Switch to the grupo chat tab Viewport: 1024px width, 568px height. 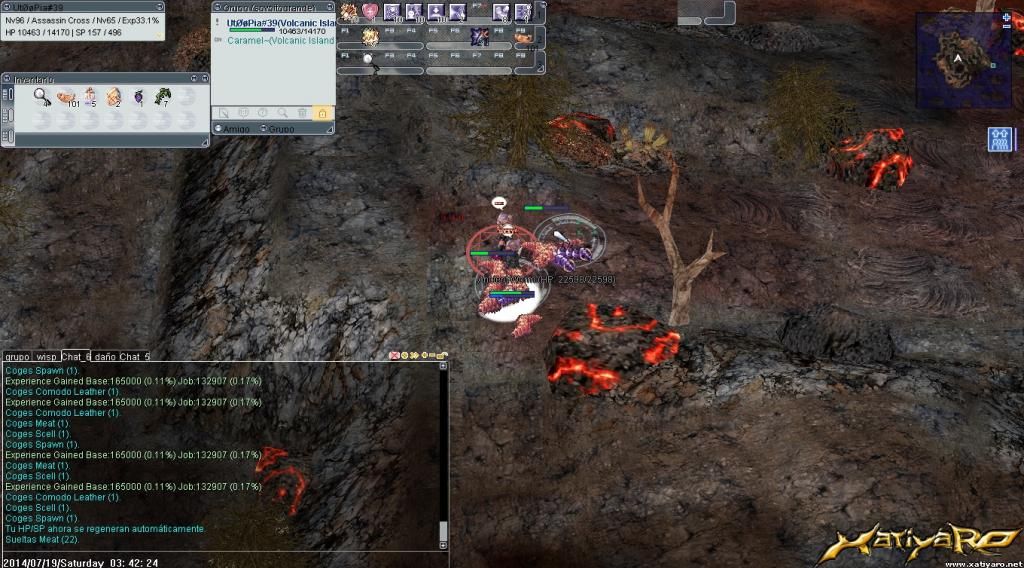click(x=16, y=357)
